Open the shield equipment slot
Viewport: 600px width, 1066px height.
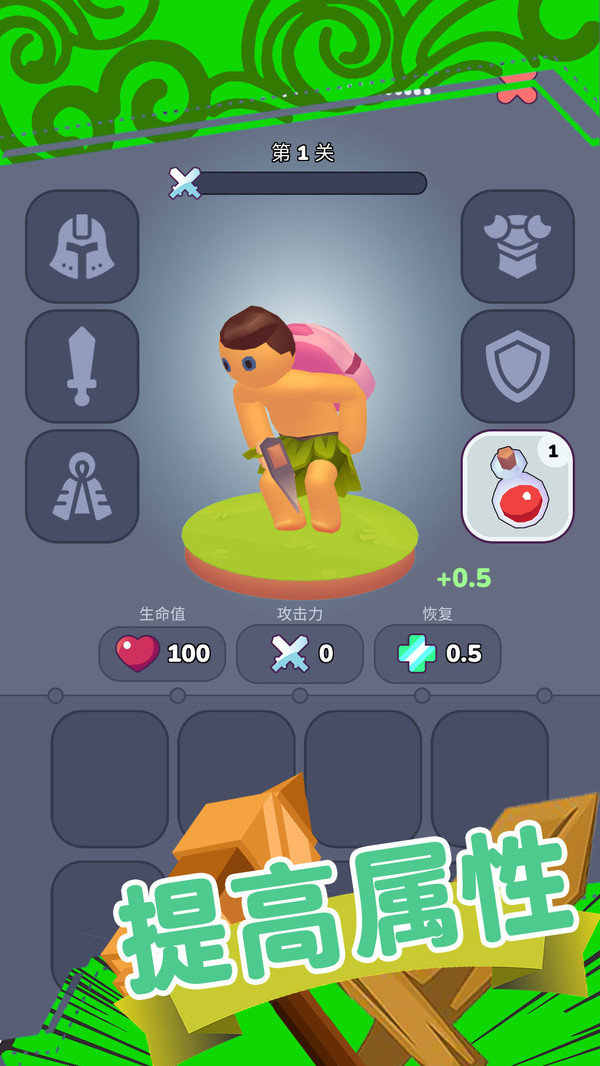517,366
